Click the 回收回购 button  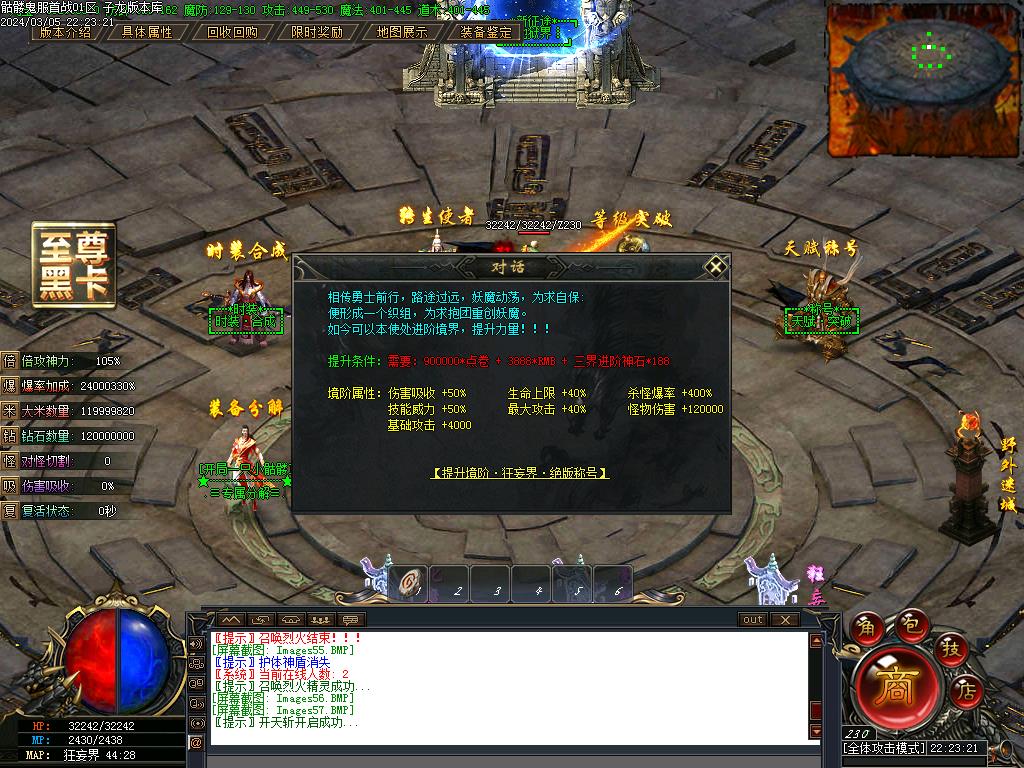(x=232, y=32)
